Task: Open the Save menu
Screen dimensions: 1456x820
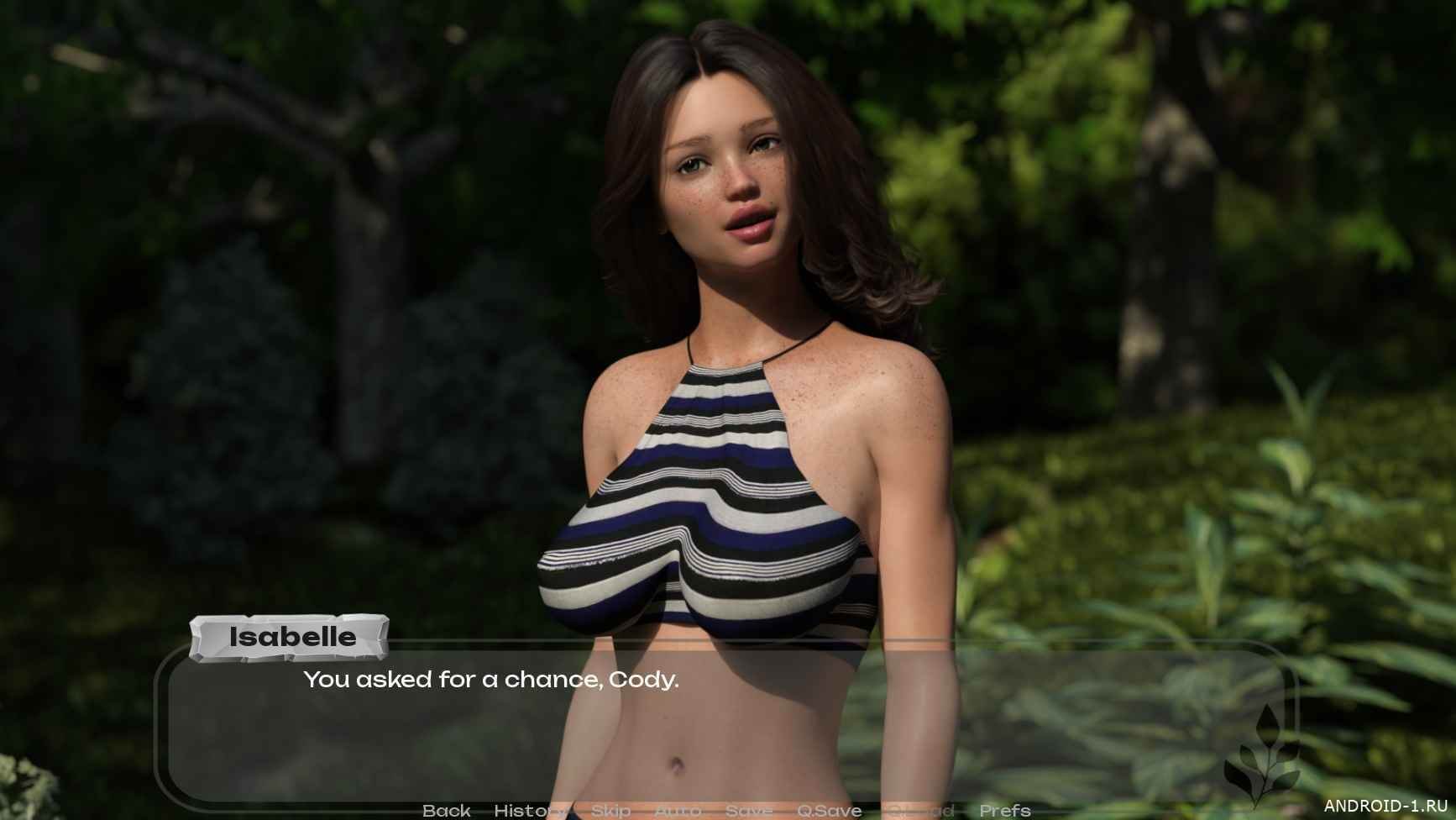Action: pyautogui.click(x=749, y=811)
